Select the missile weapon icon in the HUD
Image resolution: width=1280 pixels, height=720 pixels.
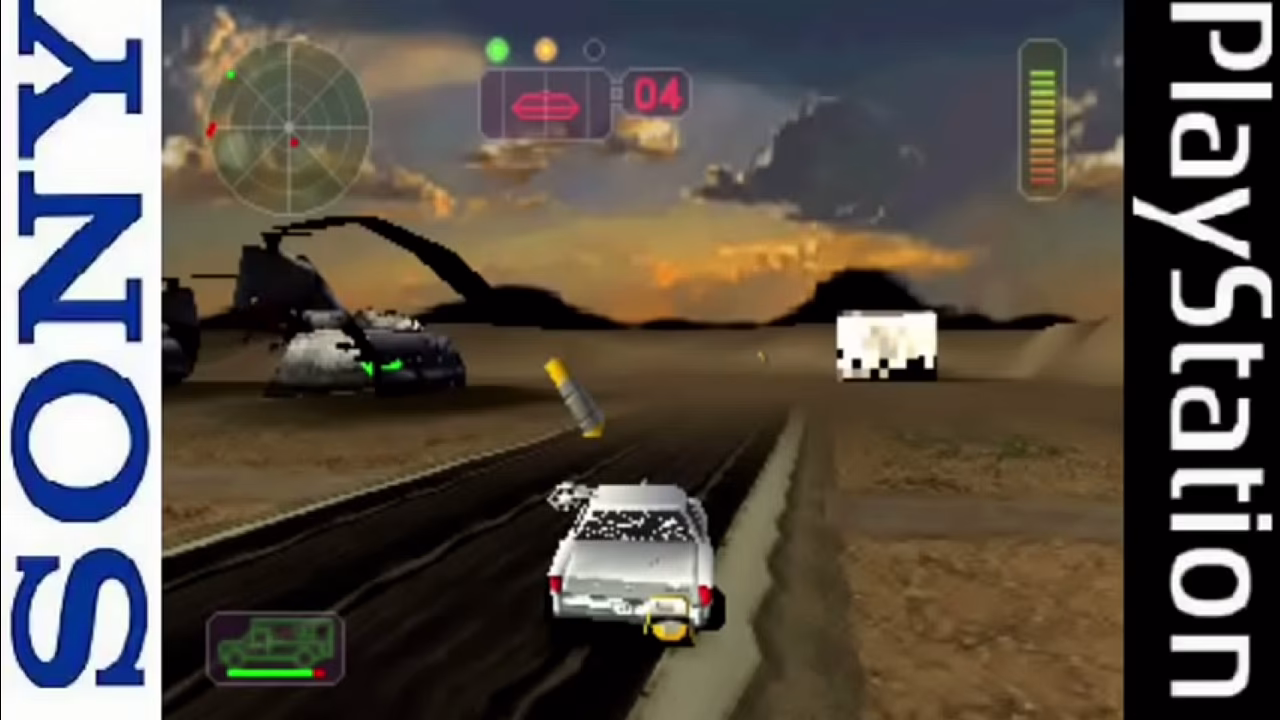click(544, 104)
